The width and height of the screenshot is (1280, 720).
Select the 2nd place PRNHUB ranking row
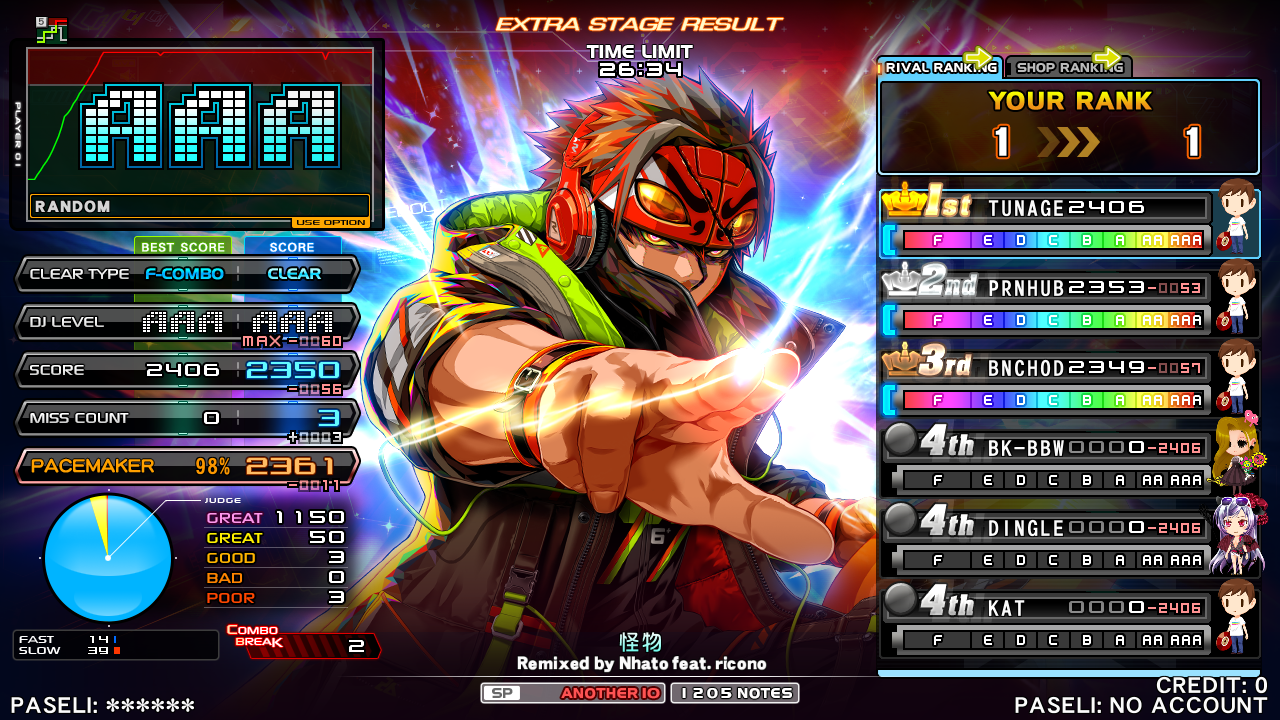click(1045, 304)
